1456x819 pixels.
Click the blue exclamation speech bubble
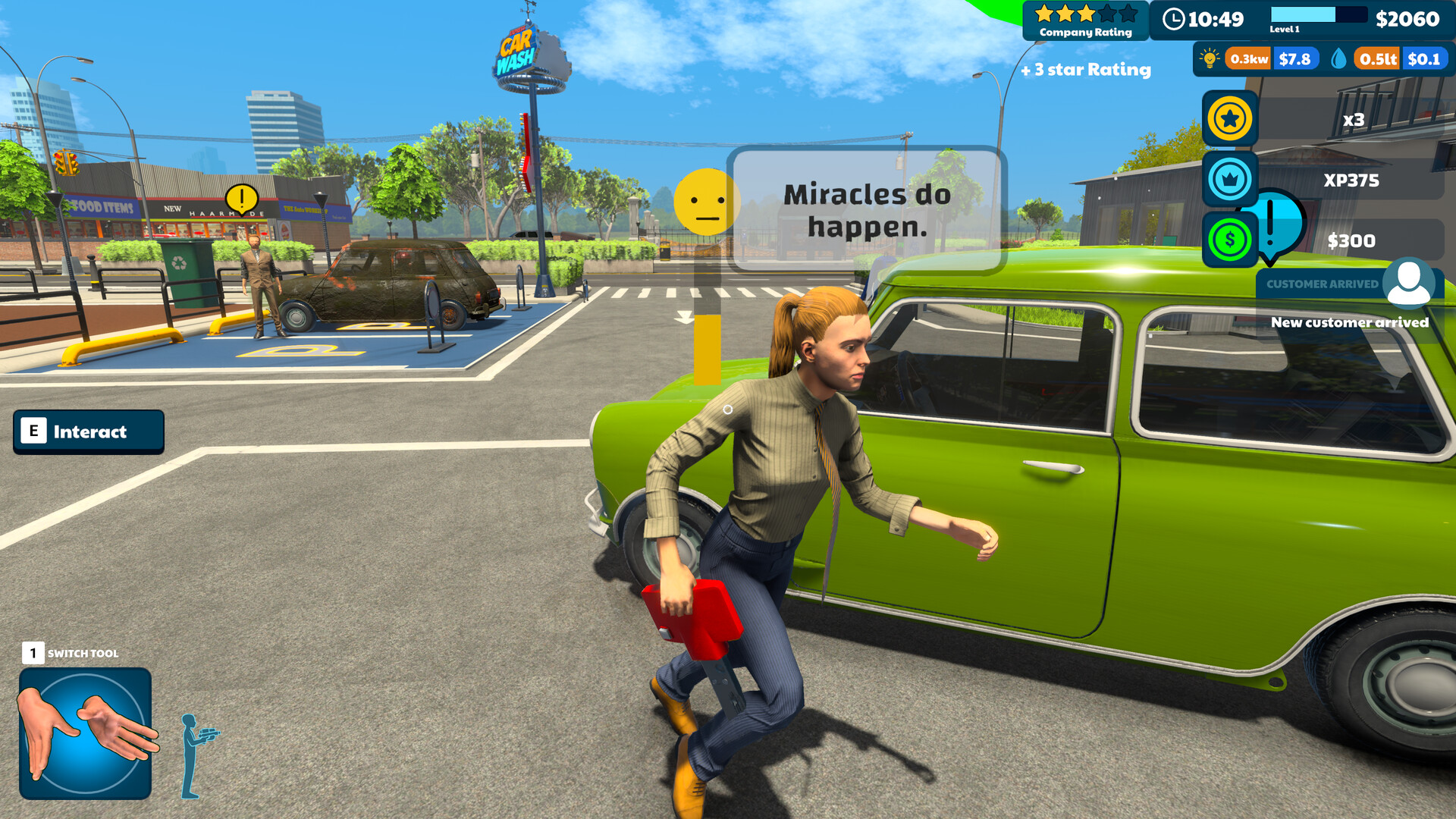click(1279, 224)
